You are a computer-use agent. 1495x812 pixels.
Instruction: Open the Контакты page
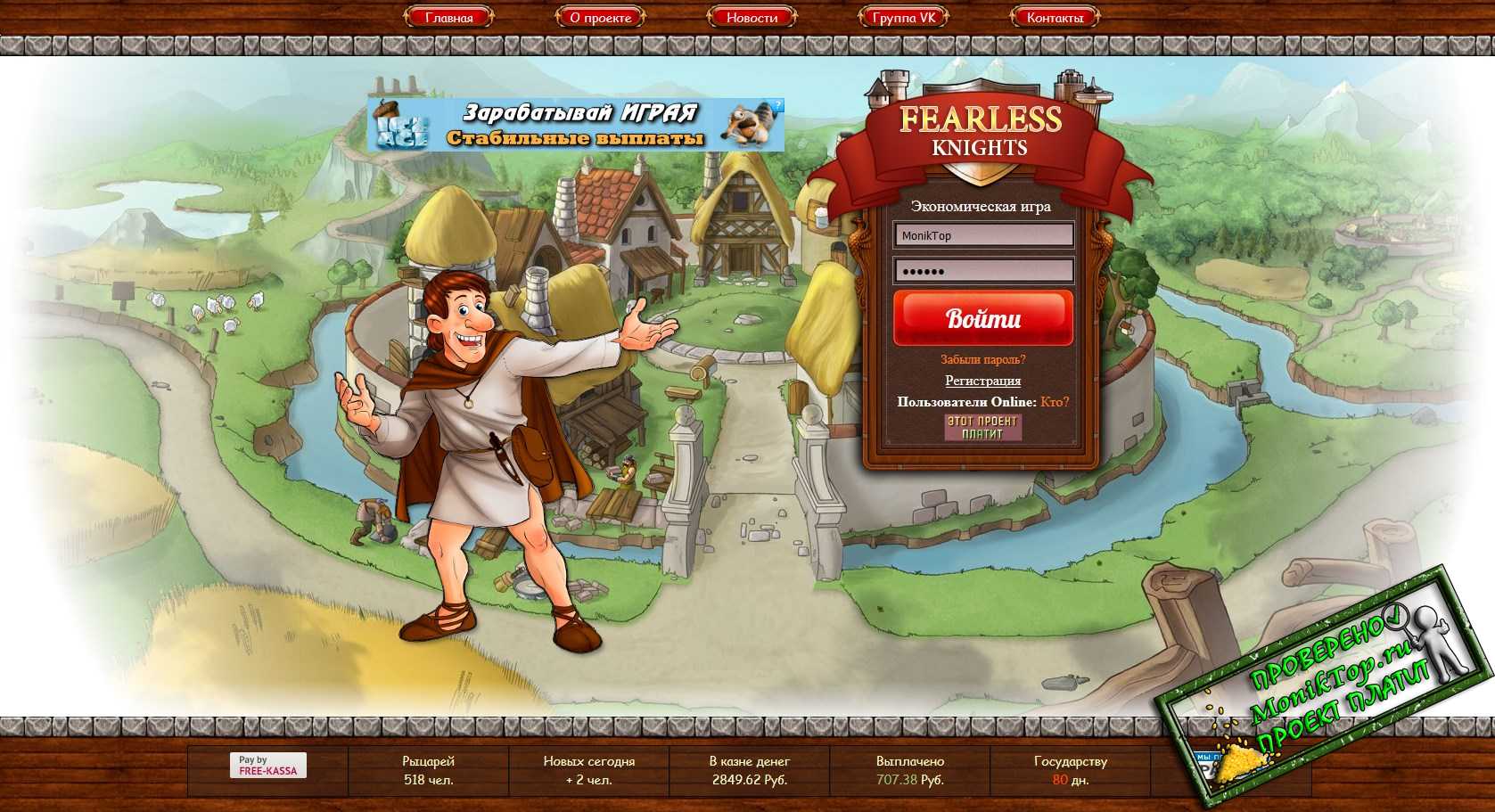(x=1055, y=17)
